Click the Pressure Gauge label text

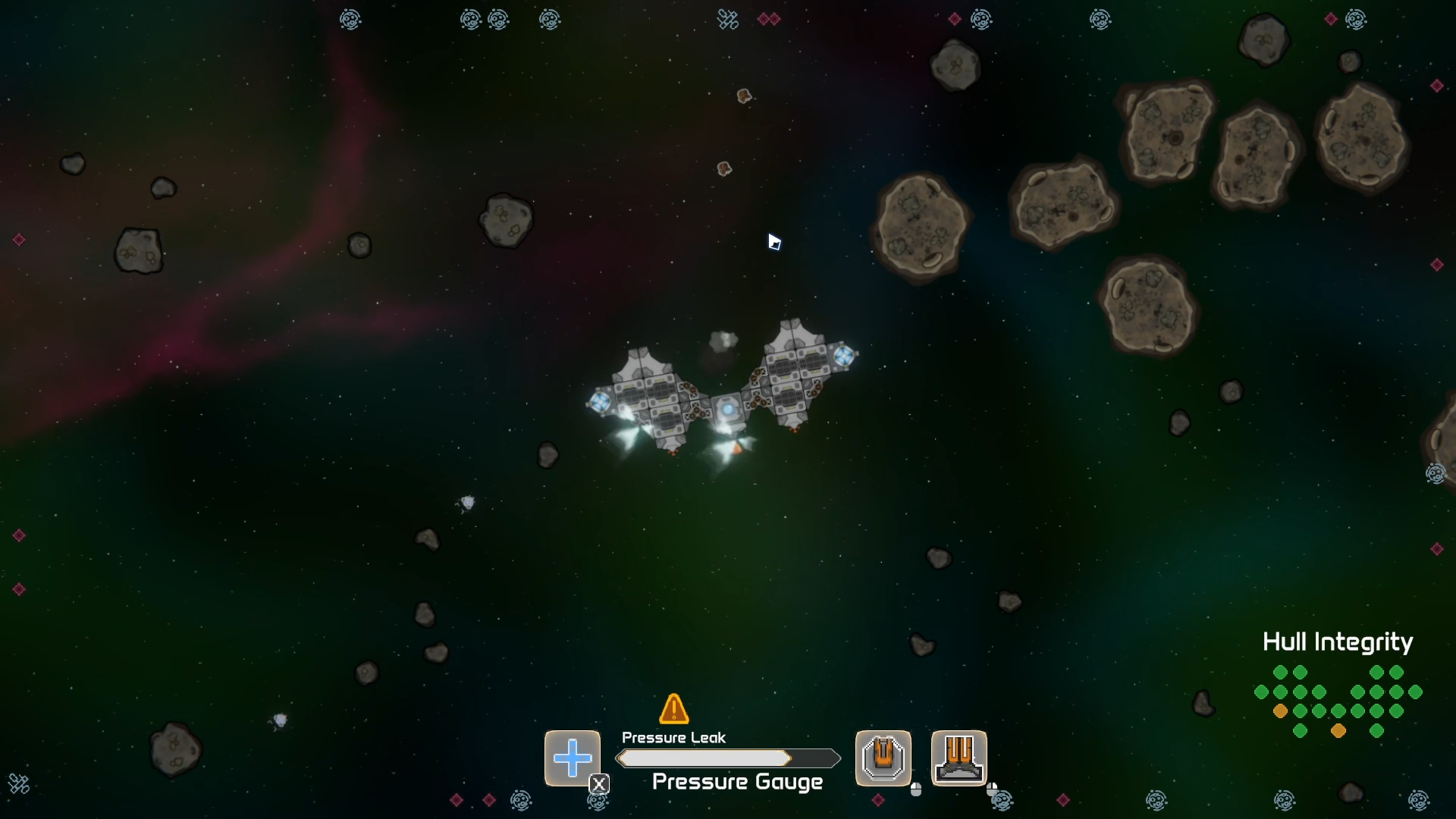tap(737, 782)
